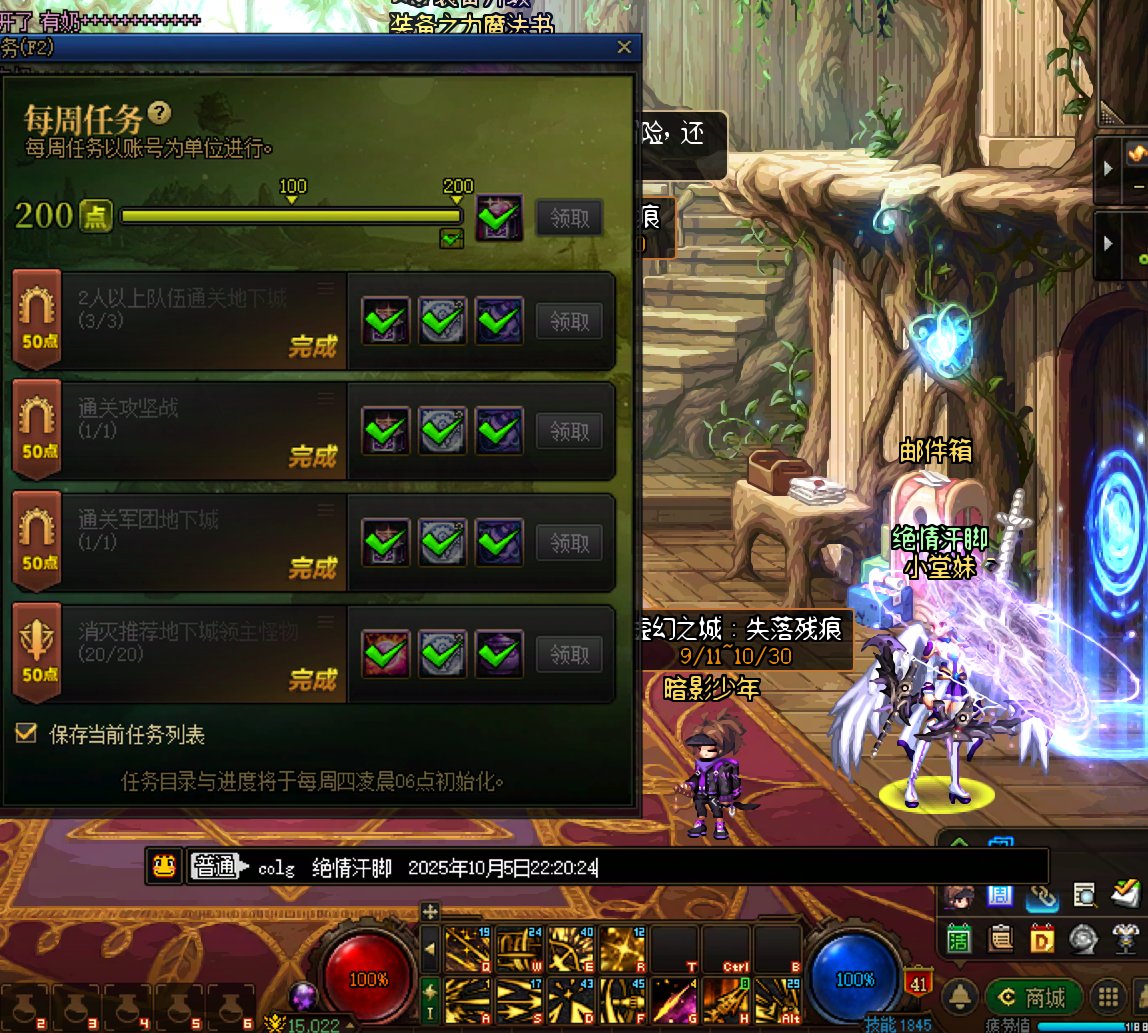
Task: Claim reward for 消灭推荐地下城领主怪物 quest
Action: click(569, 655)
